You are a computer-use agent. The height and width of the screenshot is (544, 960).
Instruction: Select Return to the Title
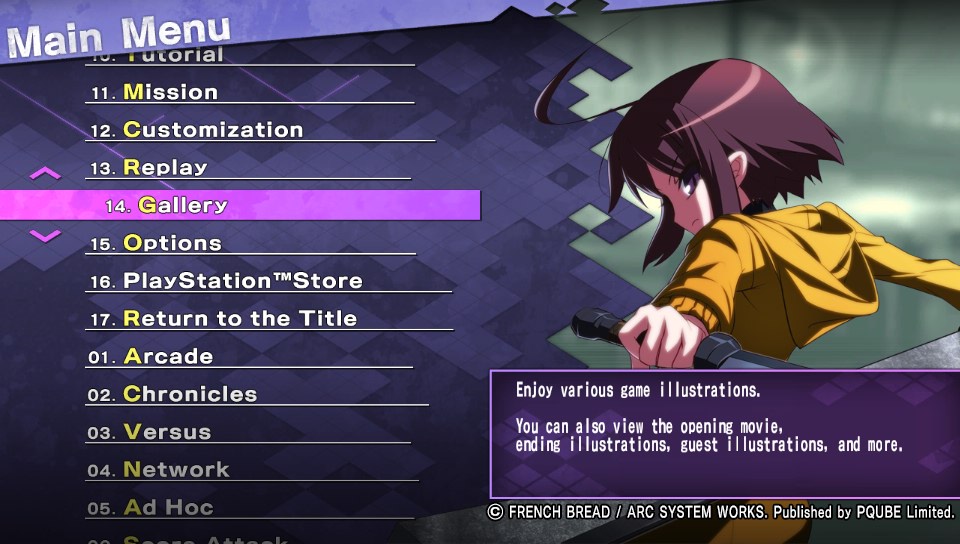pos(239,319)
